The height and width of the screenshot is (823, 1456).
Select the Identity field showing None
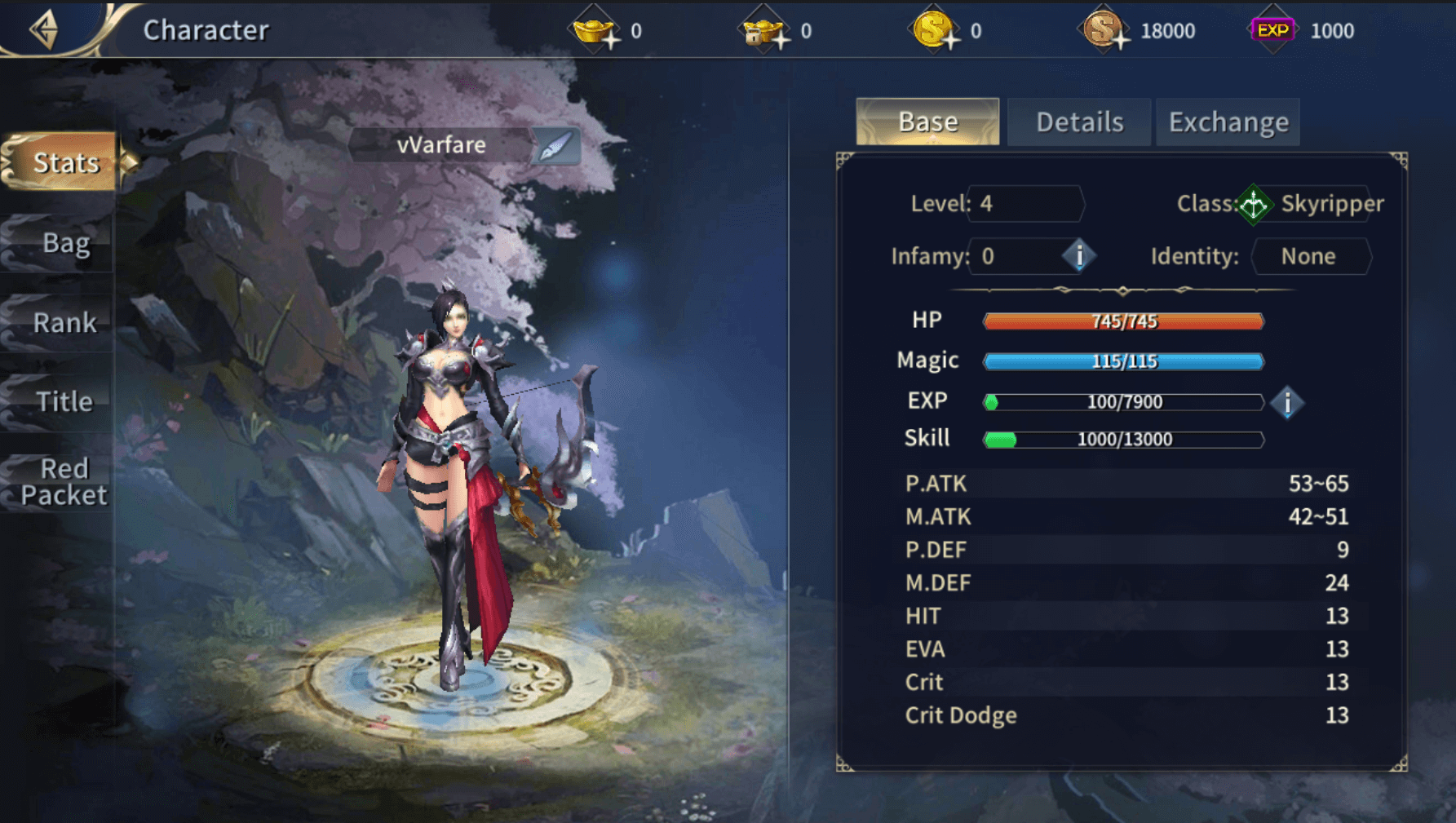(1308, 256)
